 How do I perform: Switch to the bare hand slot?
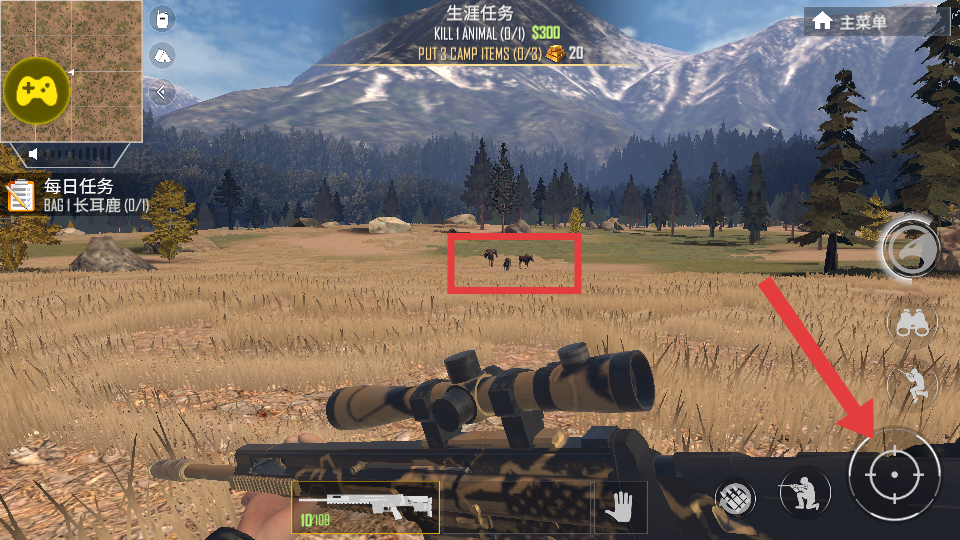click(x=620, y=506)
